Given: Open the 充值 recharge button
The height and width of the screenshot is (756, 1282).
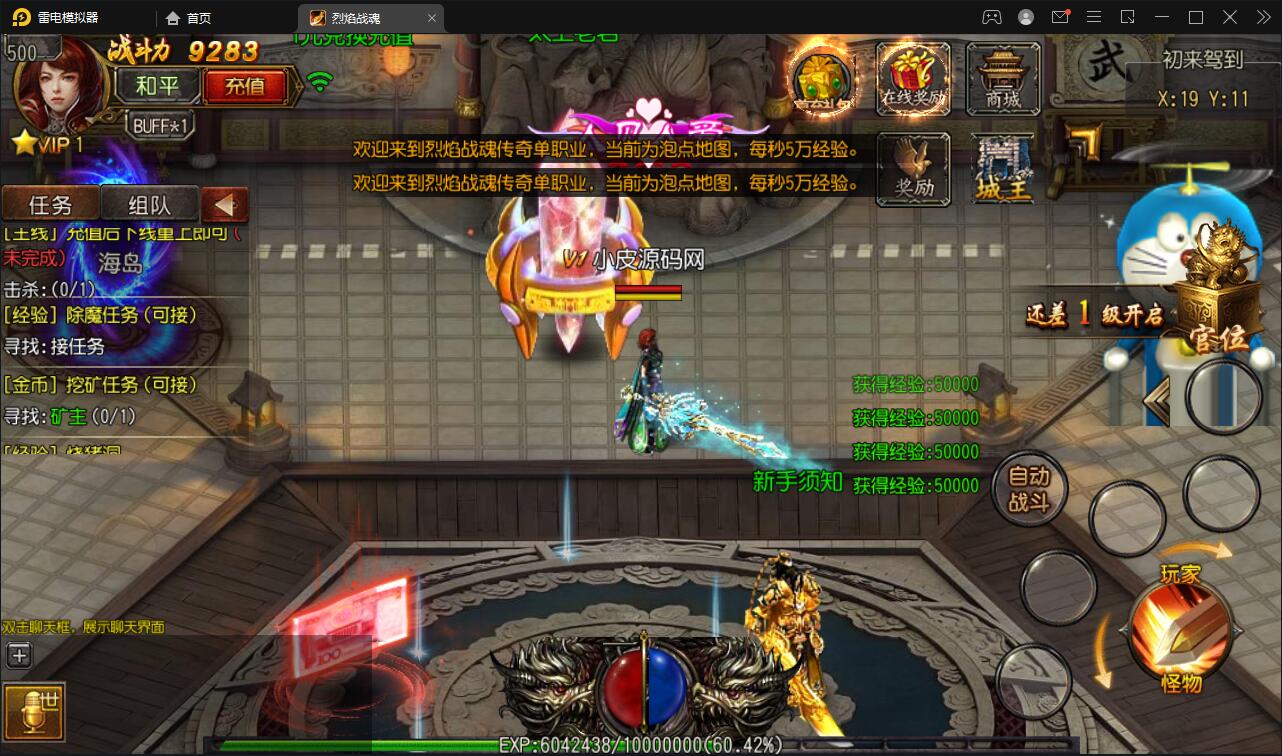Looking at the screenshot, I should 245,87.
